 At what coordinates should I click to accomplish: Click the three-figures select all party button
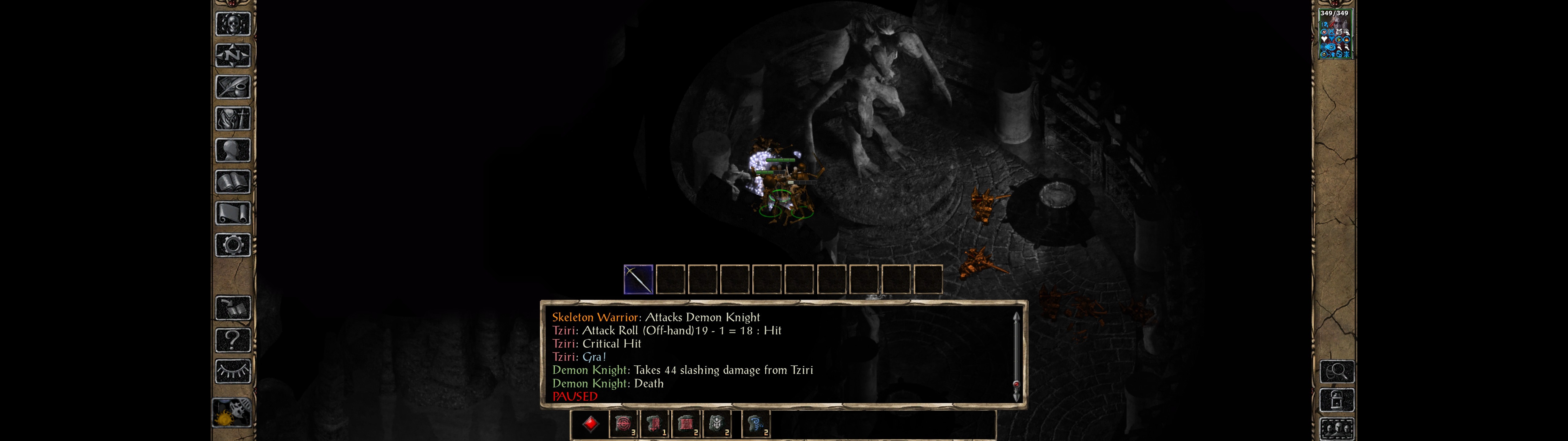point(1337,429)
